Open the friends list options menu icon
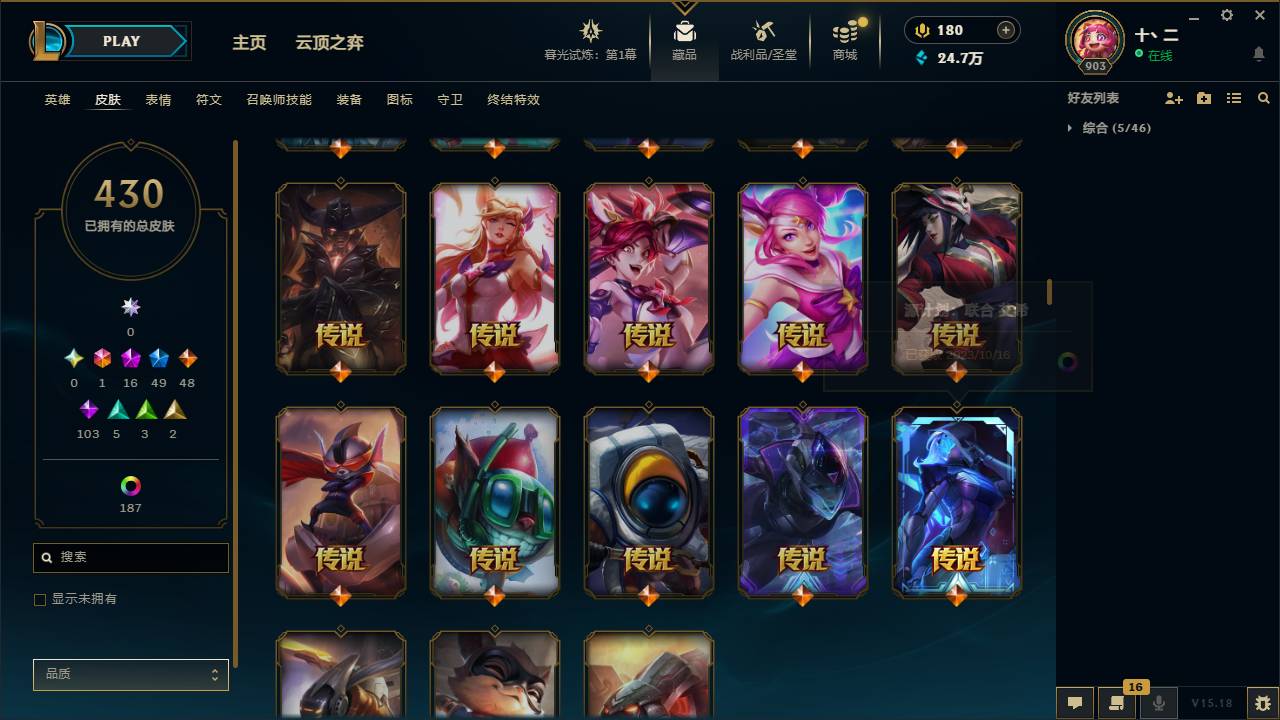Image resolution: width=1280 pixels, height=720 pixels. (1234, 98)
